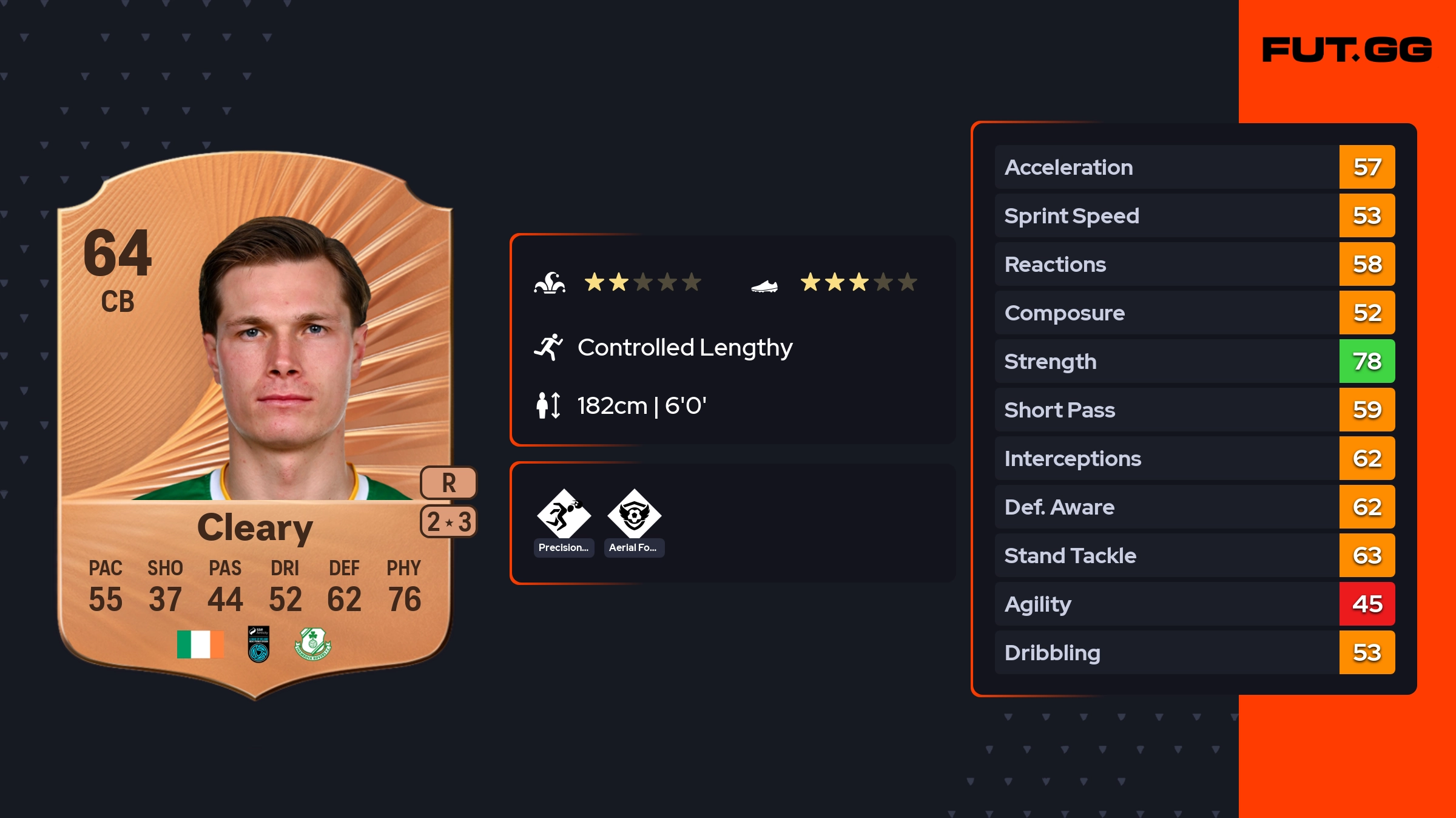Click the Precision playstyle icon
This screenshot has height=818, width=1456.
(564, 514)
